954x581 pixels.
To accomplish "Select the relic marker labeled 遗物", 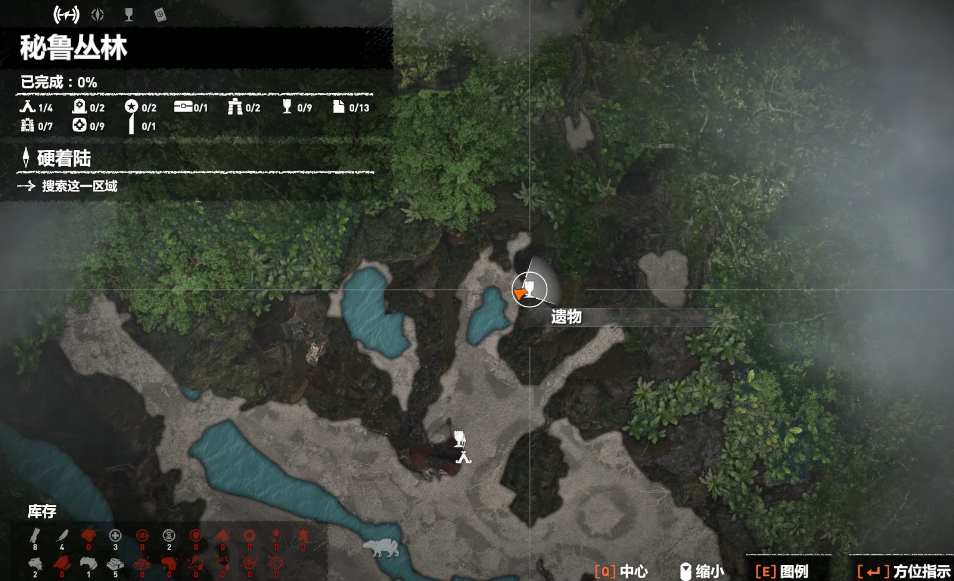I will (529, 290).
